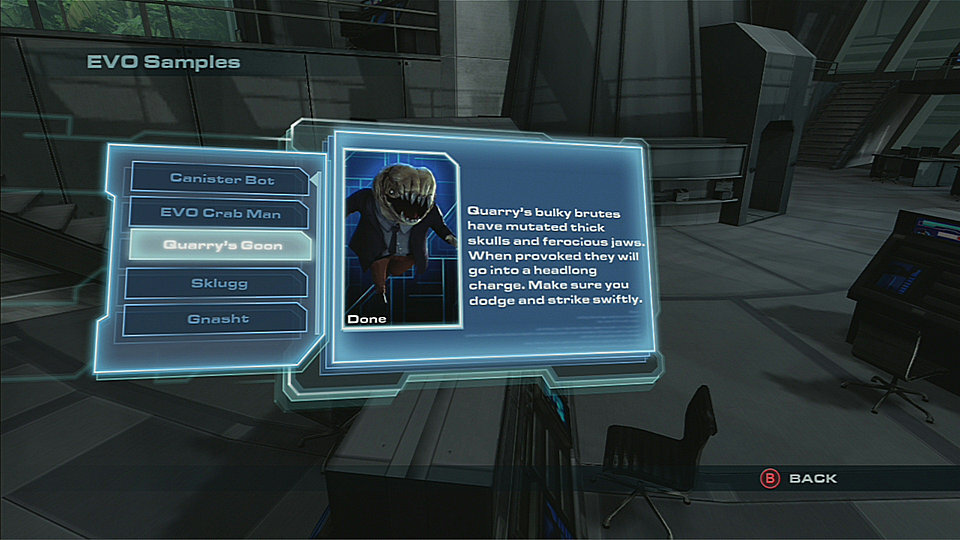
Task: Go back using the BACK label
Action: point(812,479)
